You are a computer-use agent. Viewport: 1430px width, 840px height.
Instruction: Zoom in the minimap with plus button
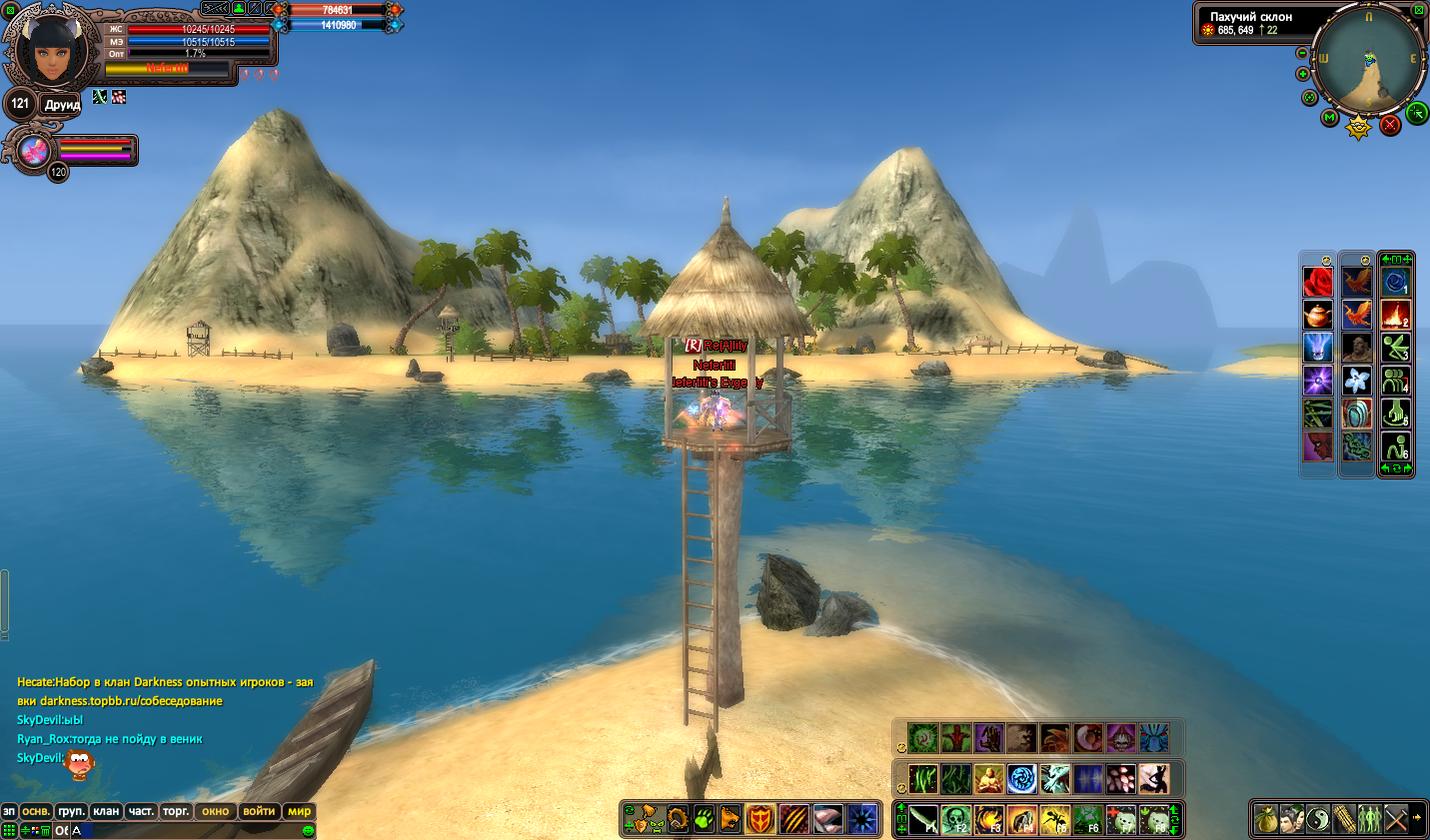coord(1303,74)
